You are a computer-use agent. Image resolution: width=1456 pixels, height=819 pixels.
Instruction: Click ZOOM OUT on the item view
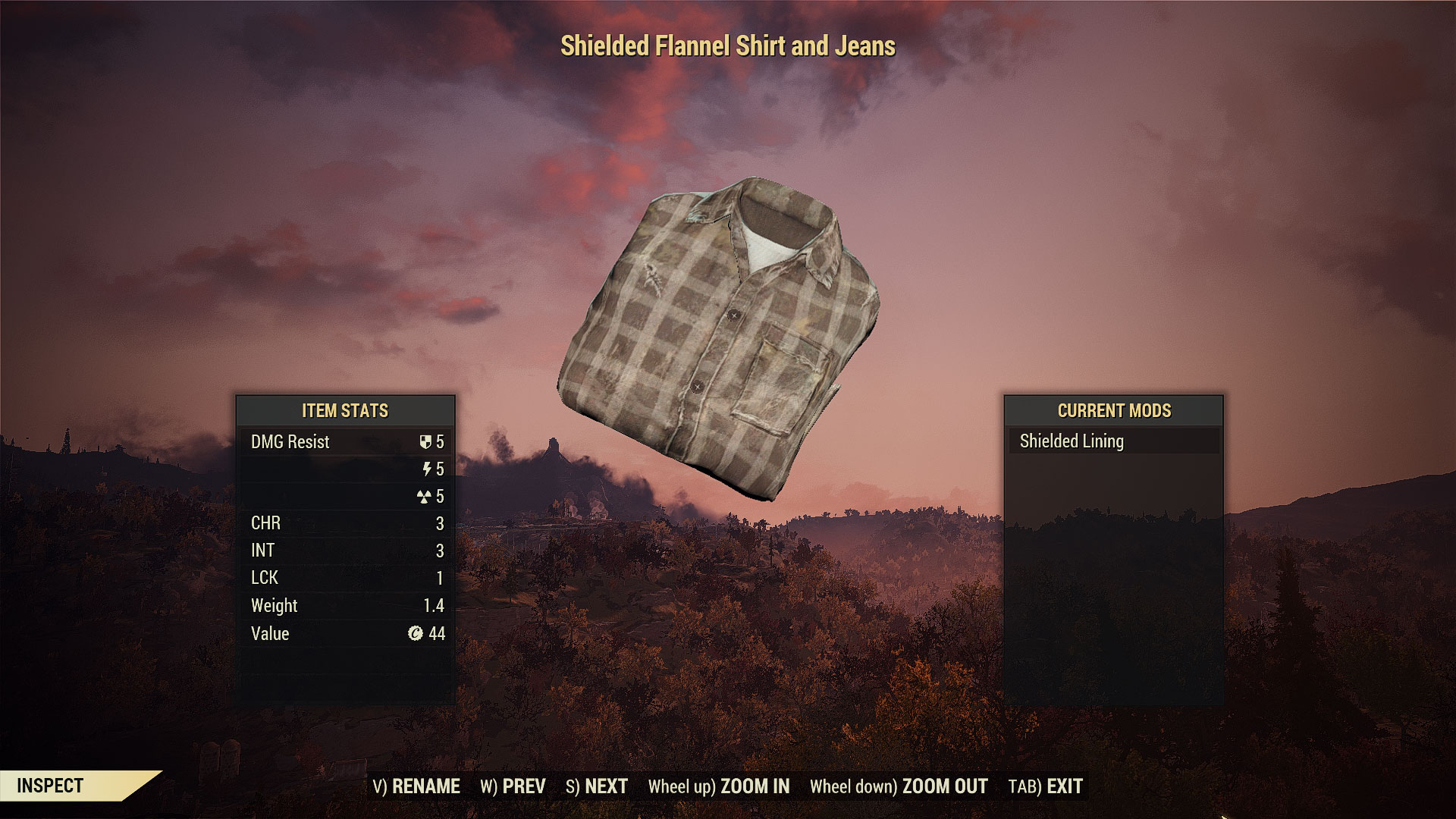pos(898,786)
